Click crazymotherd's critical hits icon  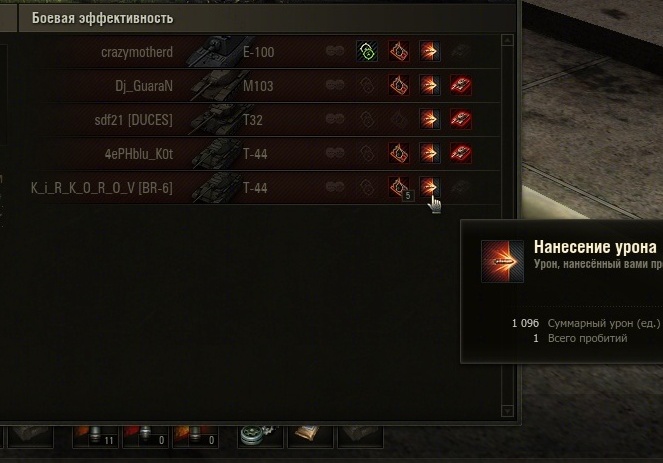(399, 52)
